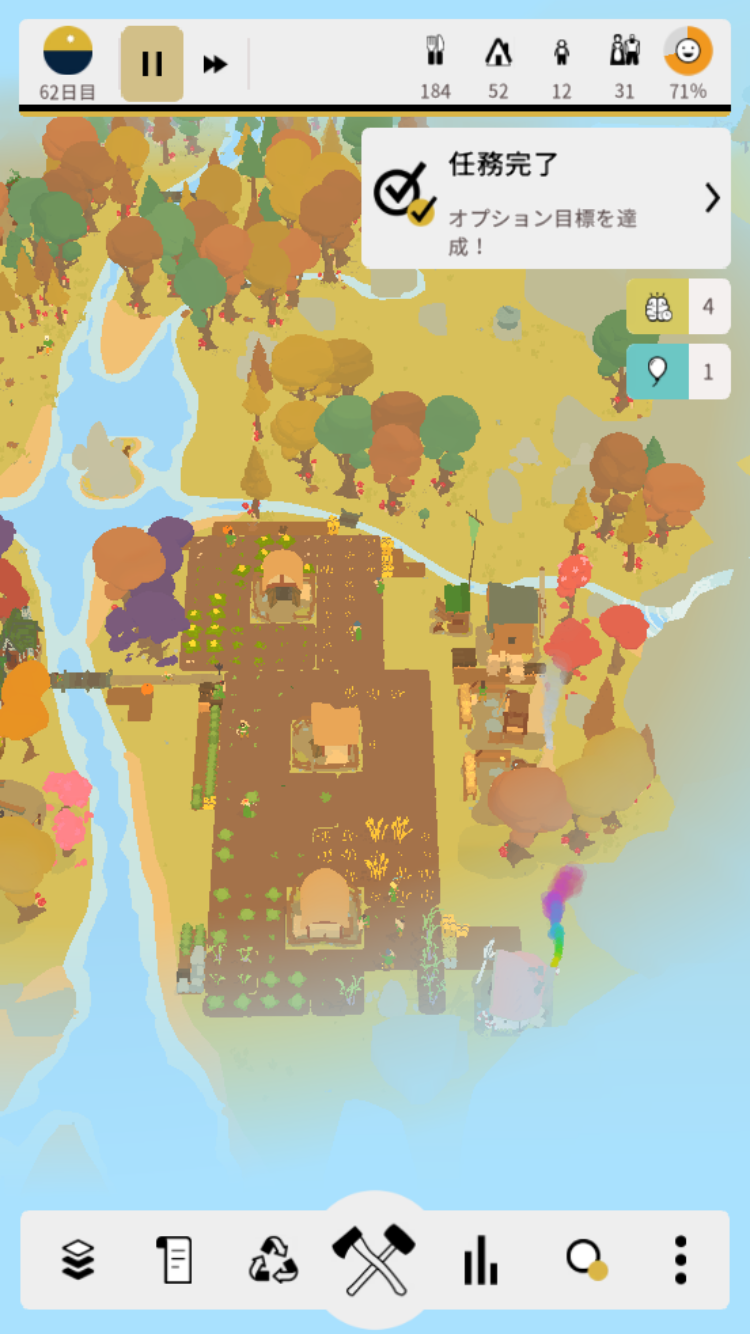Open the food stock icon showing 184
The width and height of the screenshot is (750, 1334).
coord(435,52)
